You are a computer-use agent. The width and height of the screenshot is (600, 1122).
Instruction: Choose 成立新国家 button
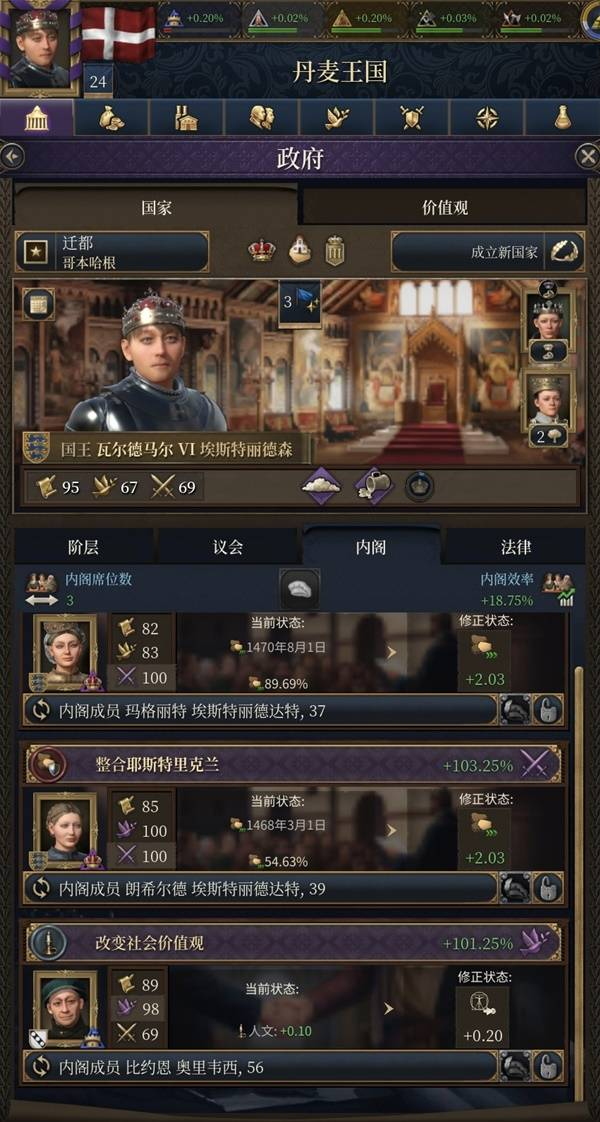pyautogui.click(x=487, y=252)
